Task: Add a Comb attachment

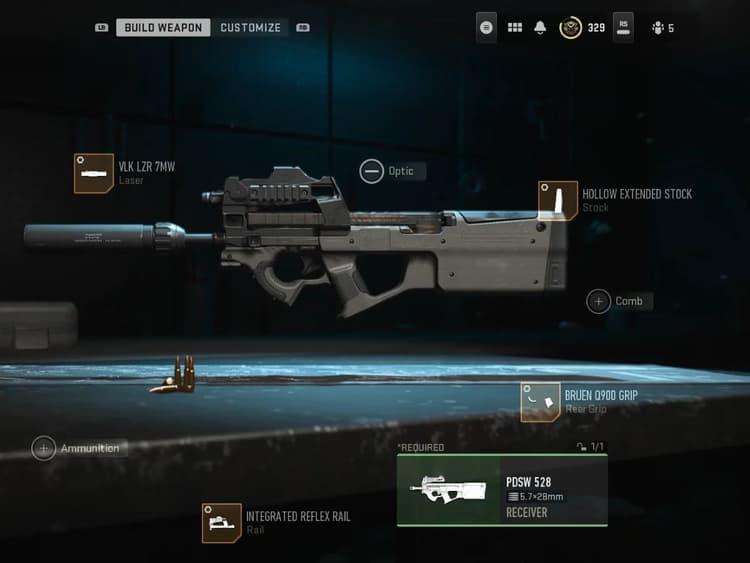Action: click(x=599, y=301)
